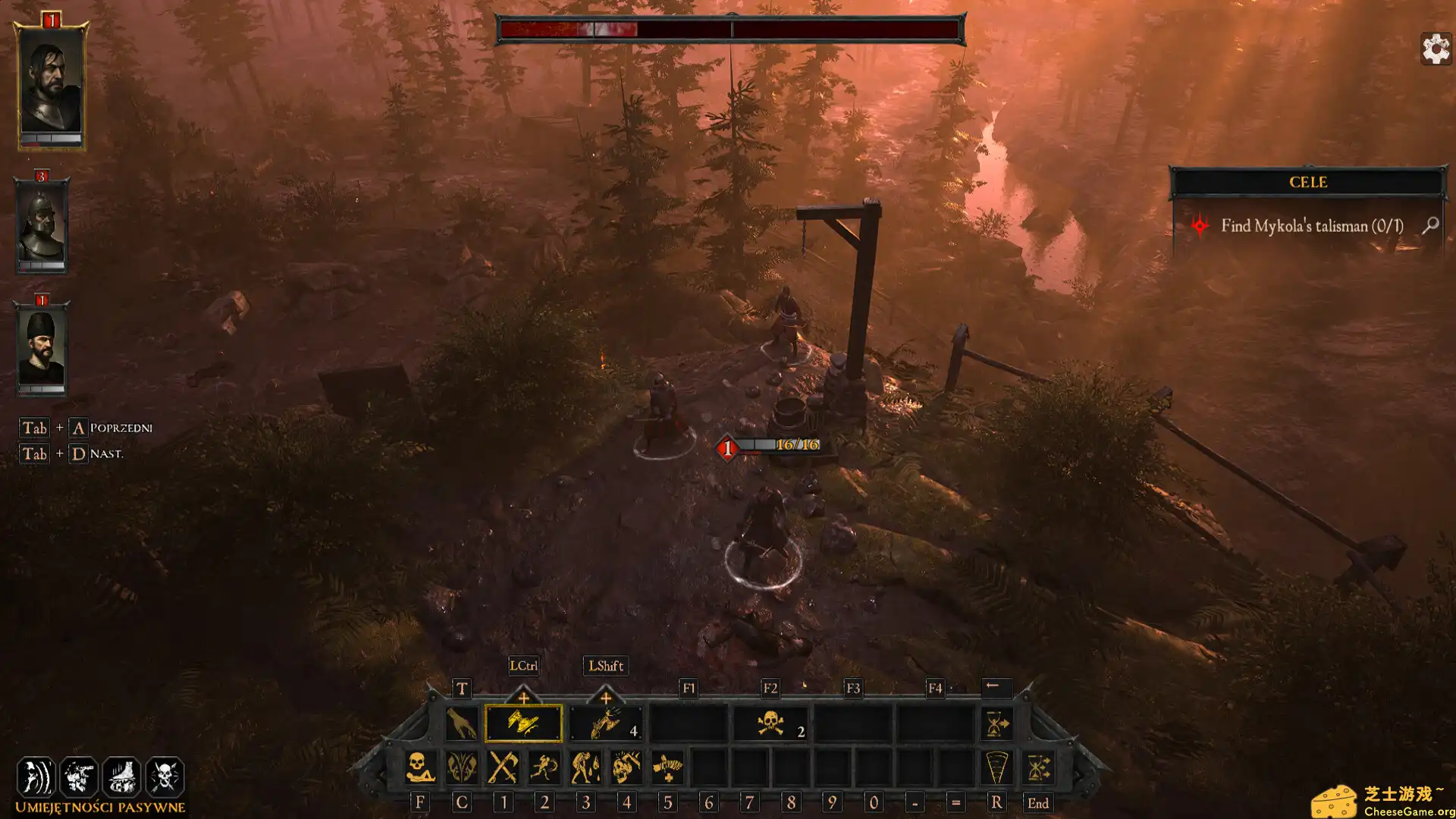Select the fur-hat companion portrait

[x=42, y=349]
